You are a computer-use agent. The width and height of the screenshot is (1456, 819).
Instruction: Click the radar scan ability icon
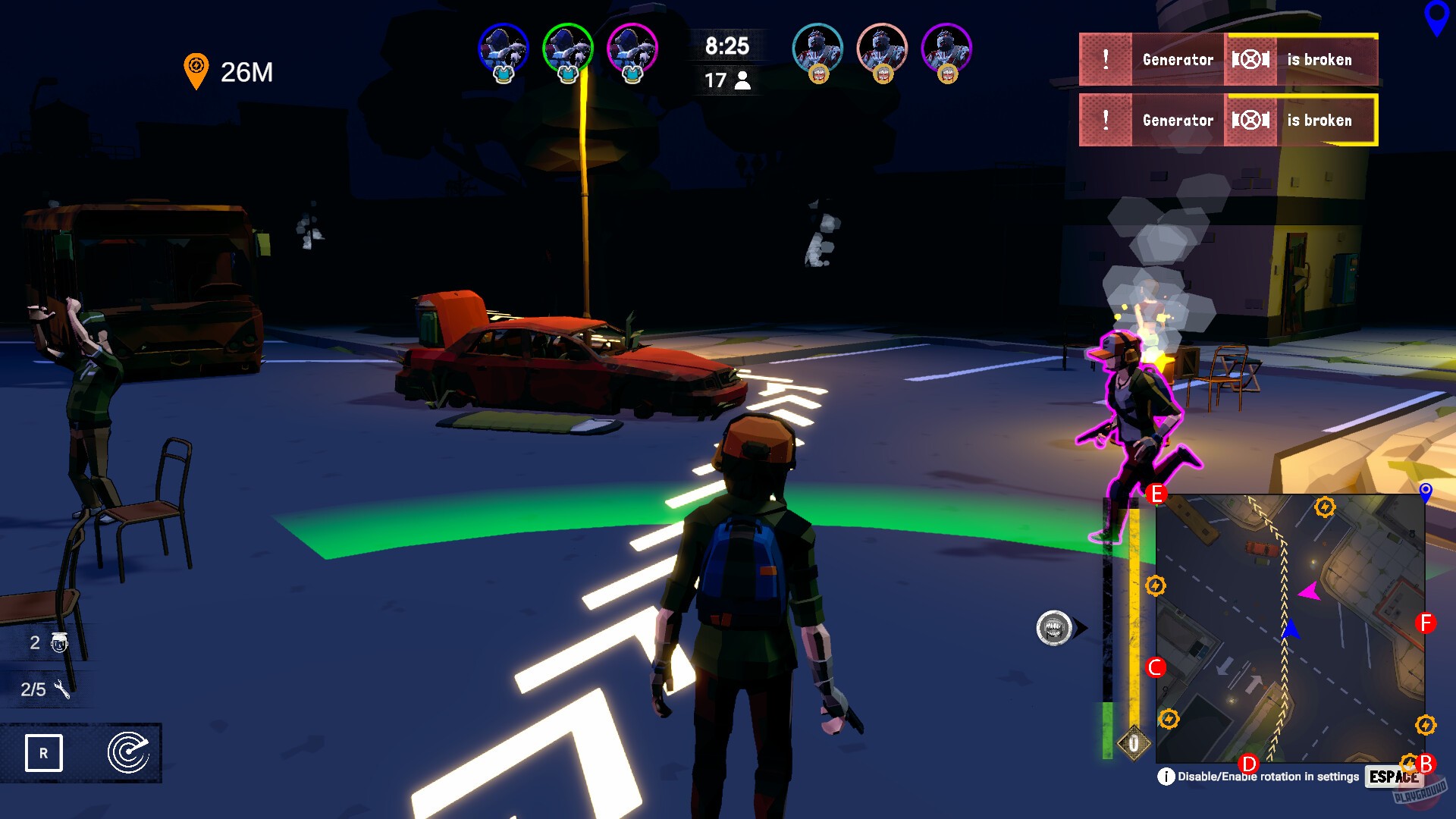point(129,753)
